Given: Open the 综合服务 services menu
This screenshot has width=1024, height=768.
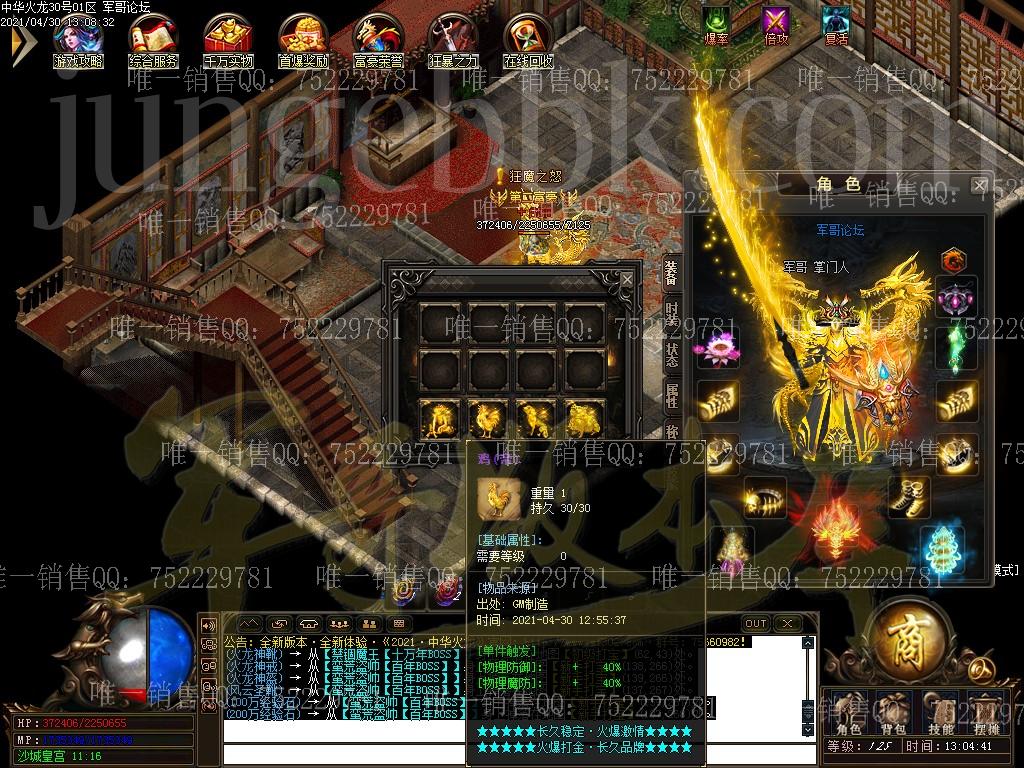Looking at the screenshot, I should tap(153, 36).
